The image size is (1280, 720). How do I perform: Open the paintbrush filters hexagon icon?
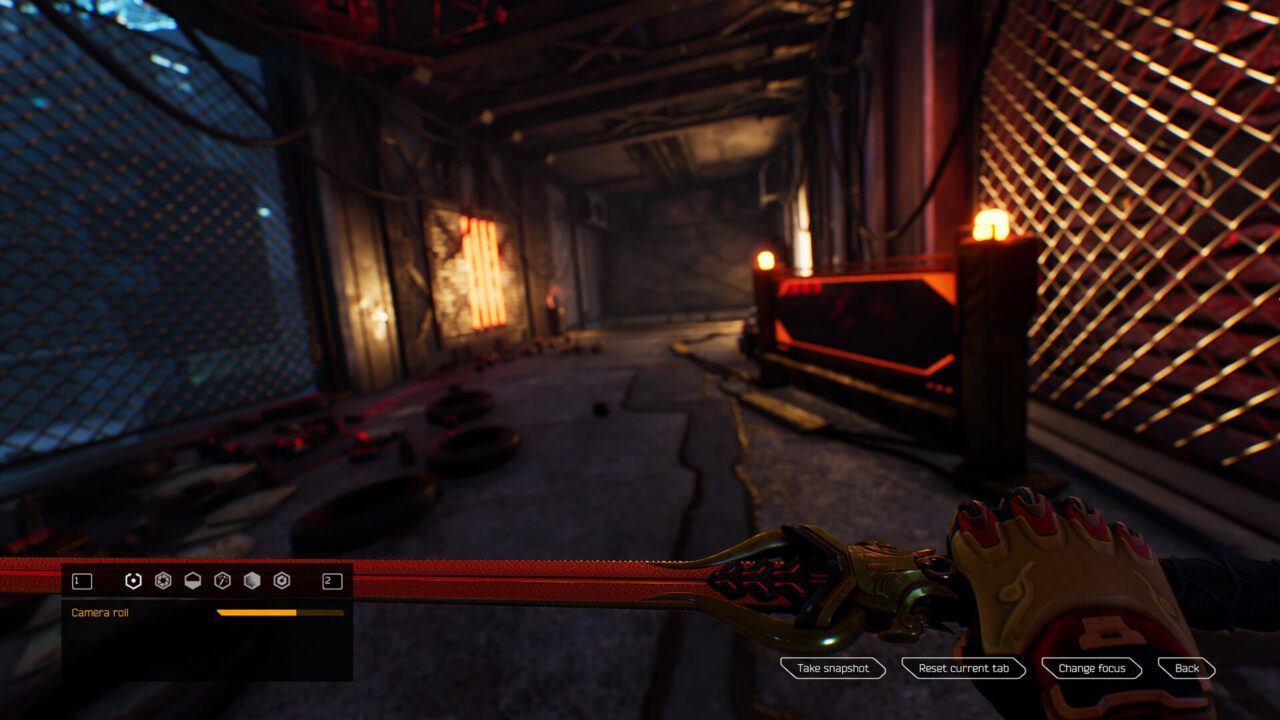(220, 581)
